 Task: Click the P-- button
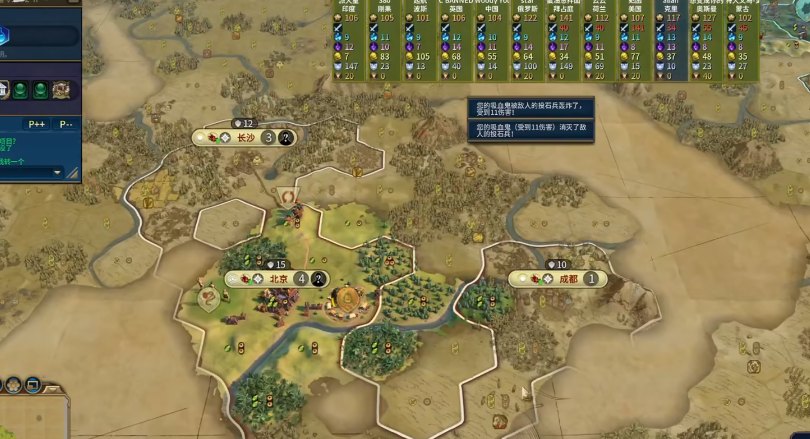(x=66, y=124)
